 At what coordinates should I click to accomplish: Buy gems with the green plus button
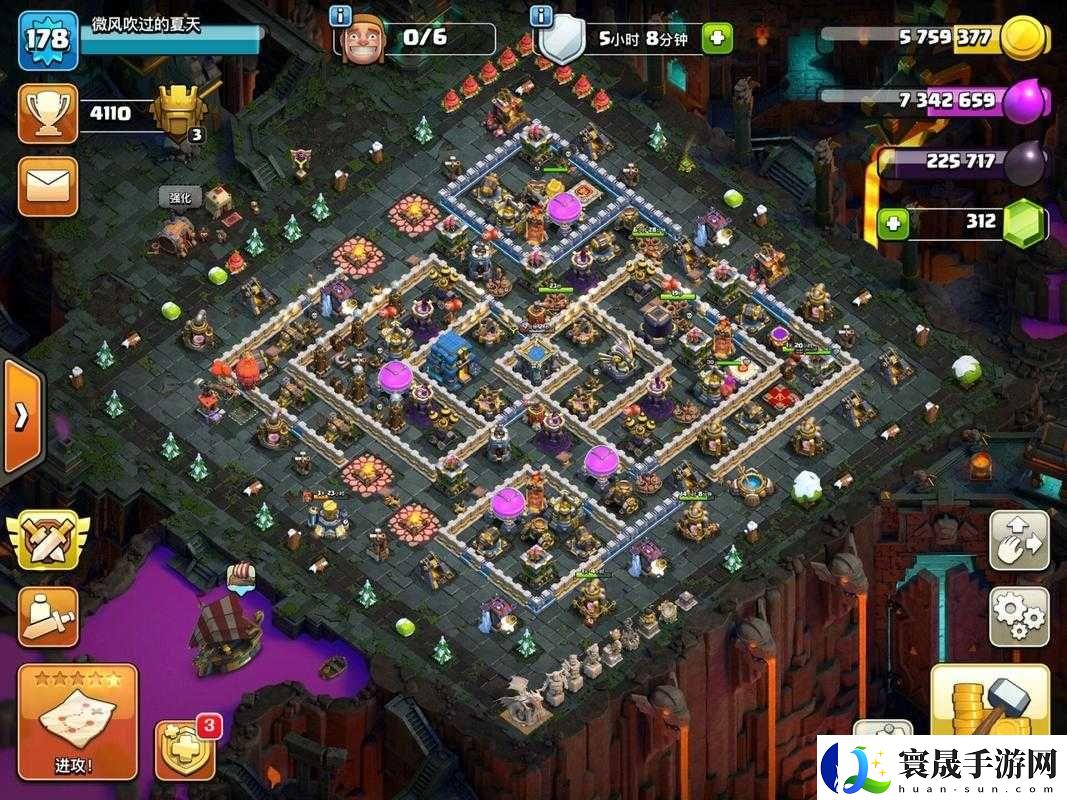coord(894,222)
